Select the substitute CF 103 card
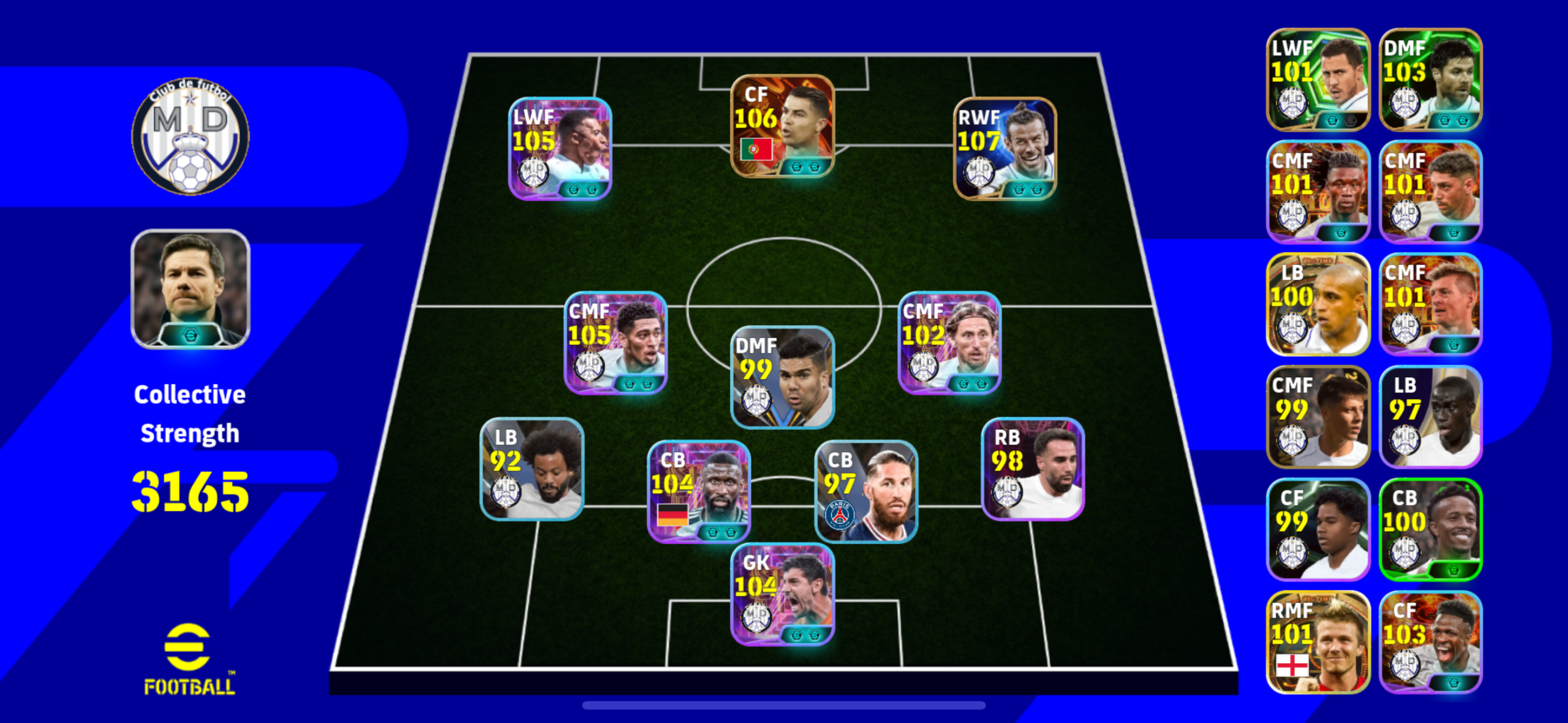Image resolution: width=1568 pixels, height=723 pixels. click(1430, 642)
